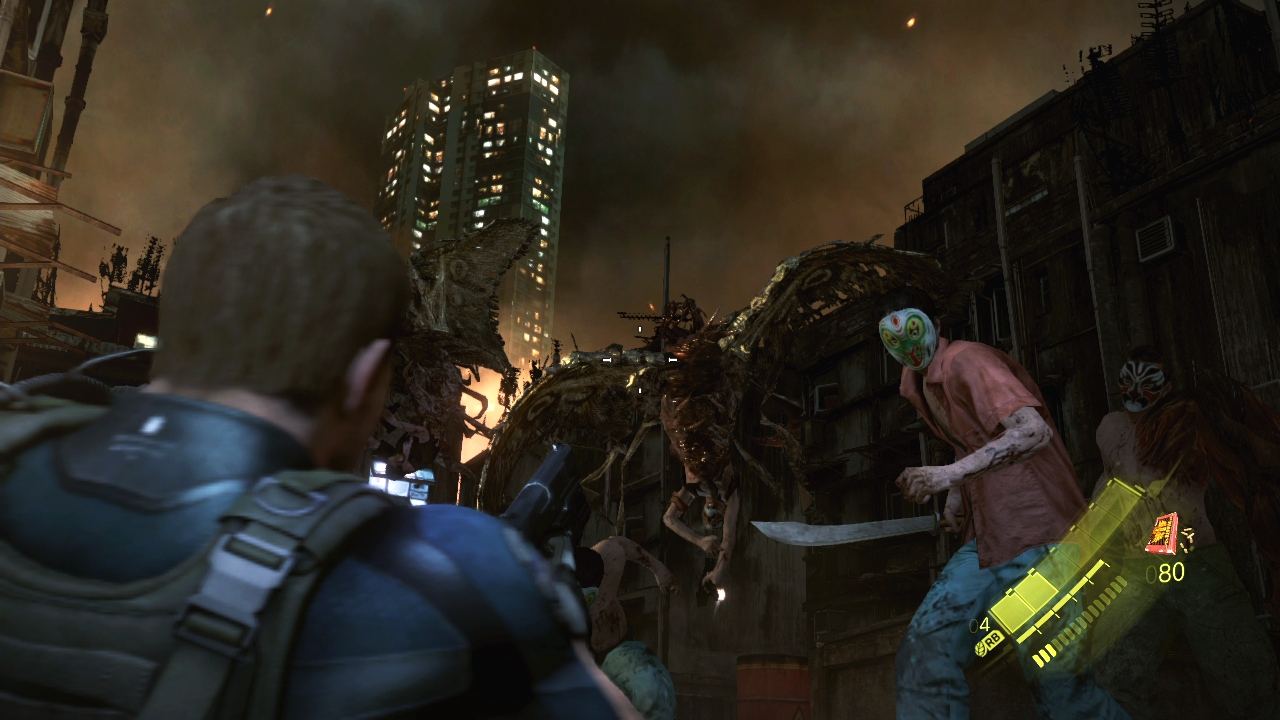Click the red ammo box pickup icon
The image size is (1280, 720).
pyautogui.click(x=1161, y=532)
